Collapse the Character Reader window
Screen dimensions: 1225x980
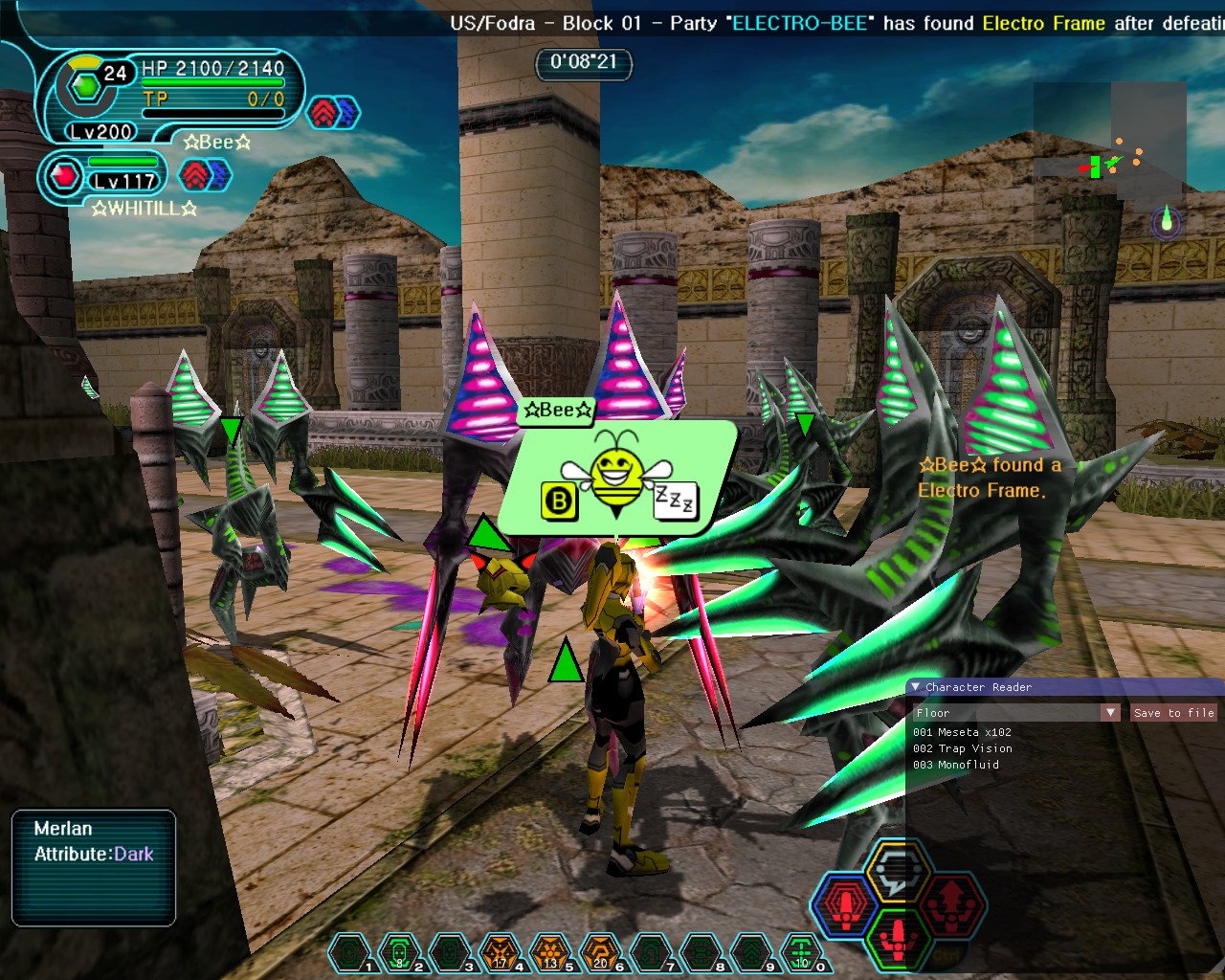pyautogui.click(x=916, y=687)
